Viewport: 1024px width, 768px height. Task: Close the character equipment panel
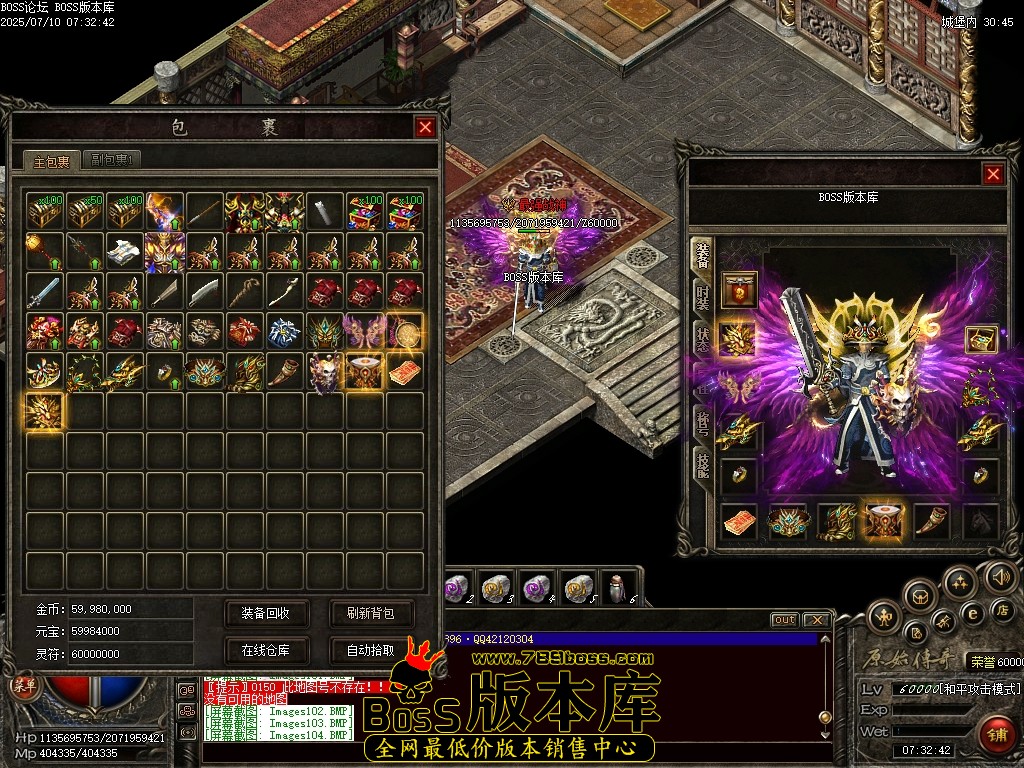[993, 174]
